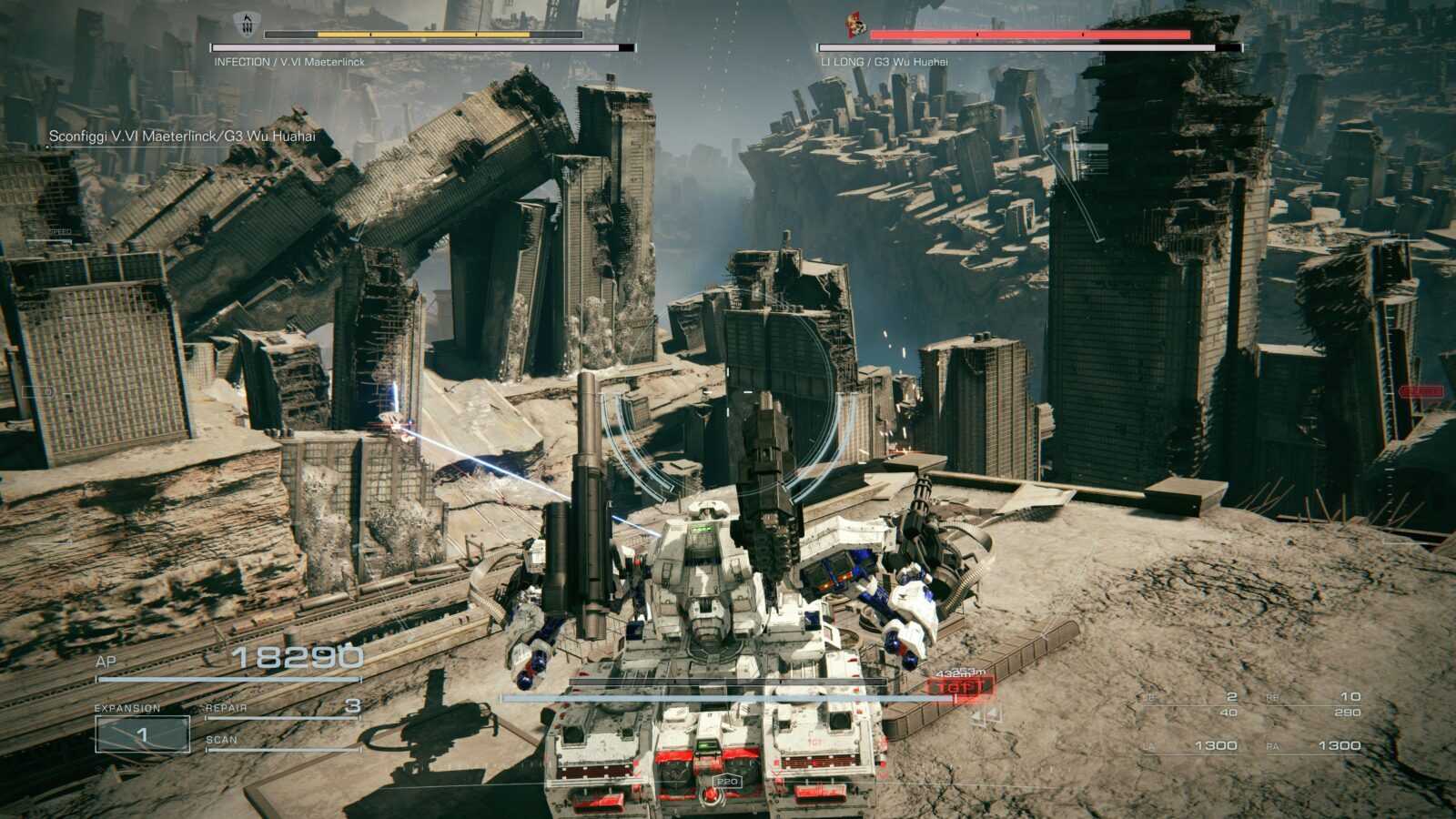
Task: Activate the Expansion slot
Action: [142, 733]
